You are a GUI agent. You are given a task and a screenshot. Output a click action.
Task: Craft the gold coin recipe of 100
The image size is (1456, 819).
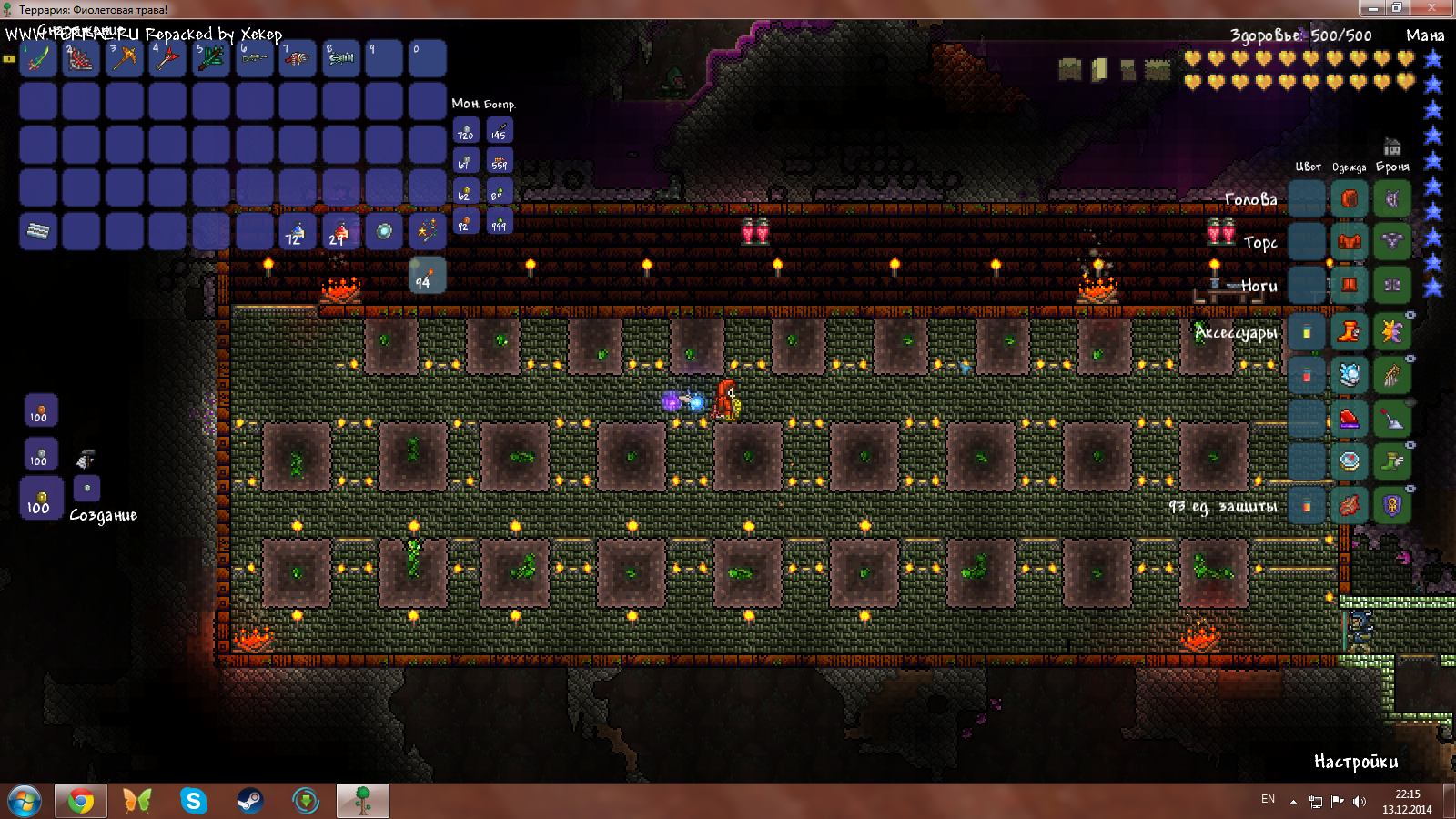click(41, 499)
